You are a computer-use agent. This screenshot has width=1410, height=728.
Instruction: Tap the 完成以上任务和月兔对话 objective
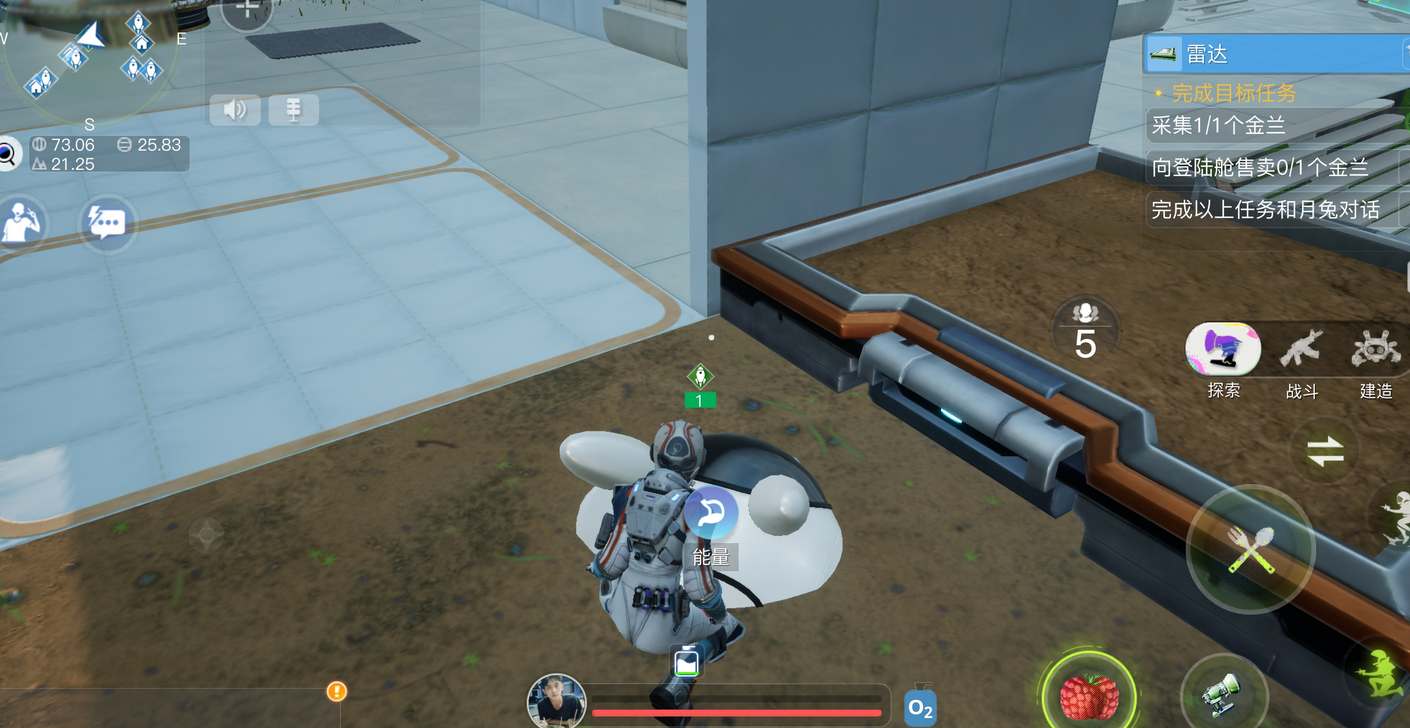[1265, 209]
